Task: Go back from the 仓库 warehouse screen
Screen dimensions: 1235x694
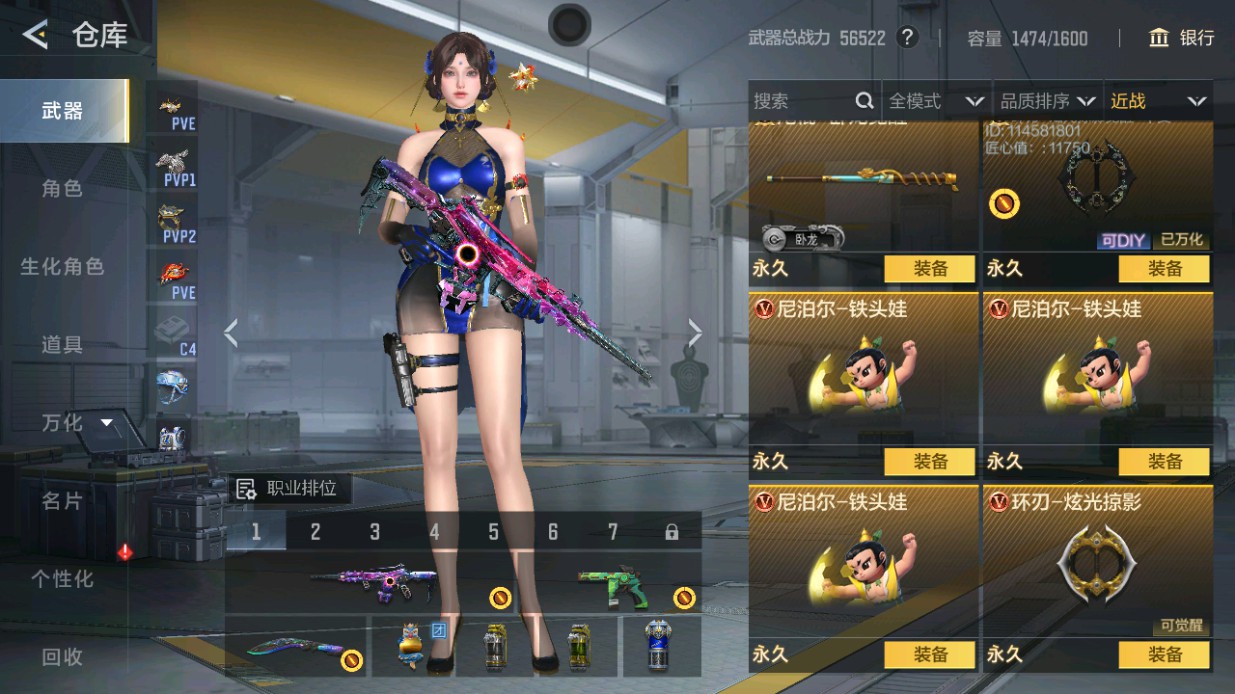Action: [36, 36]
